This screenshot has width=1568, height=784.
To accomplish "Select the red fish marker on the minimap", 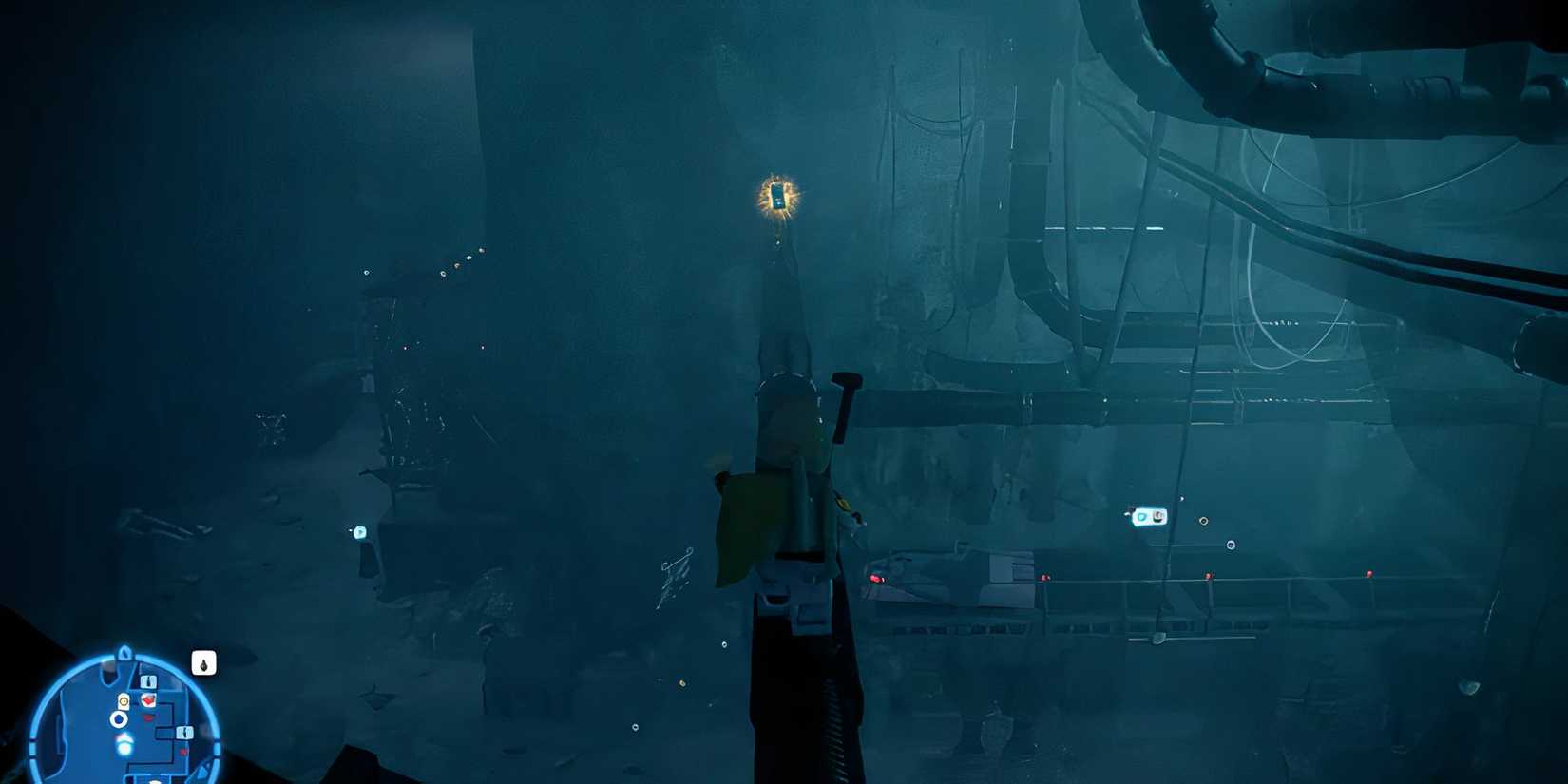I will coord(147,701).
